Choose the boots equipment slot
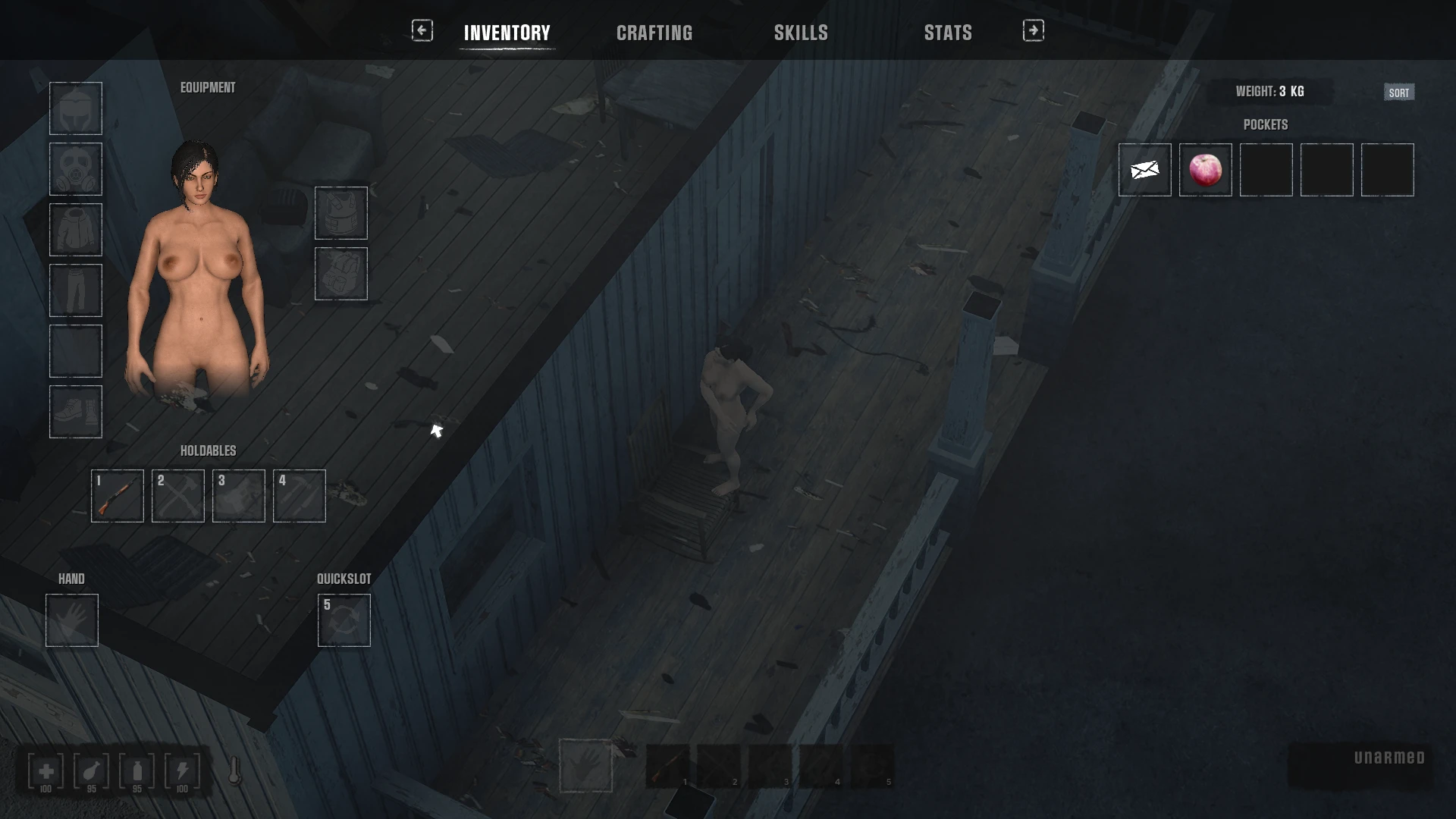Image resolution: width=1456 pixels, height=819 pixels. point(76,412)
